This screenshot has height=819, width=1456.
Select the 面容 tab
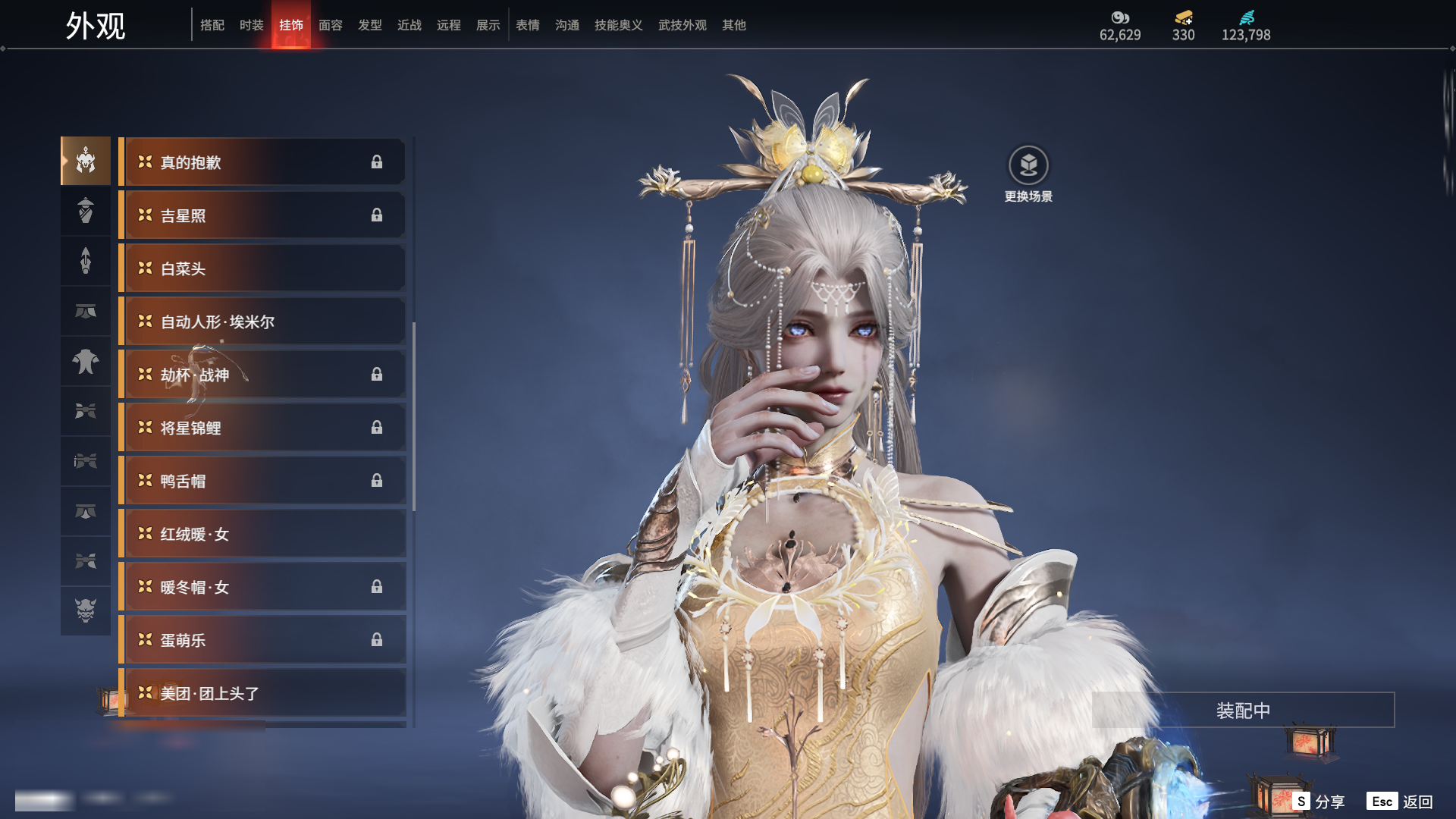click(x=330, y=25)
